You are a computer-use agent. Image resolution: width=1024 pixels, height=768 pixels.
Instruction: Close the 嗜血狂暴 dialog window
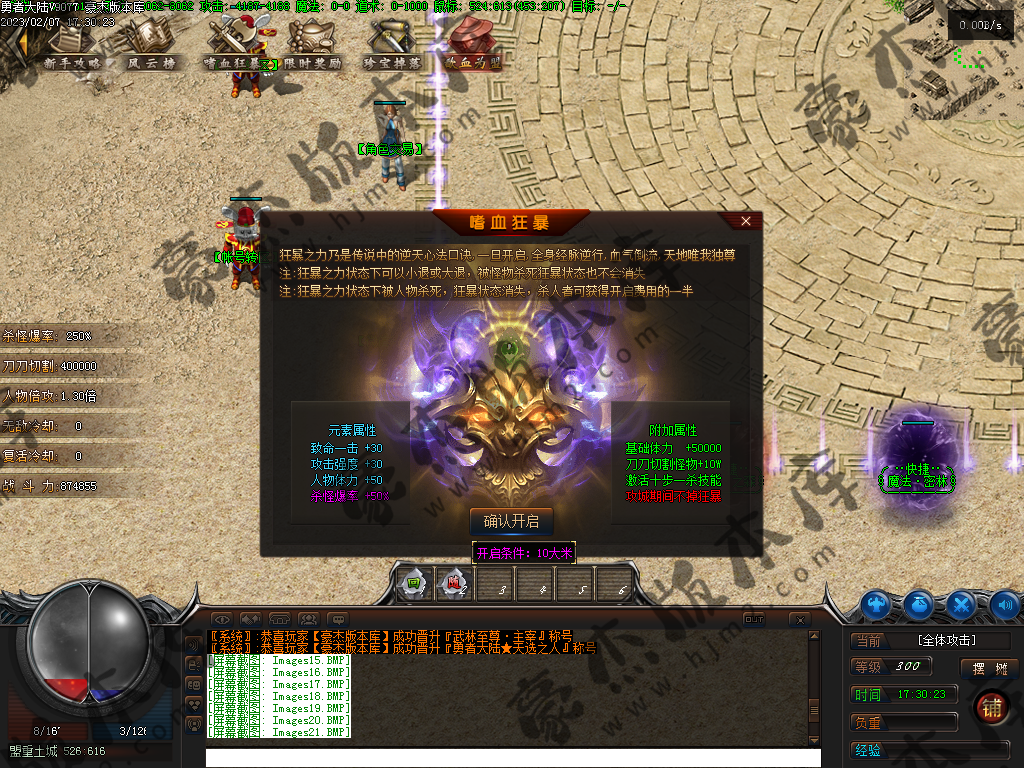745,221
